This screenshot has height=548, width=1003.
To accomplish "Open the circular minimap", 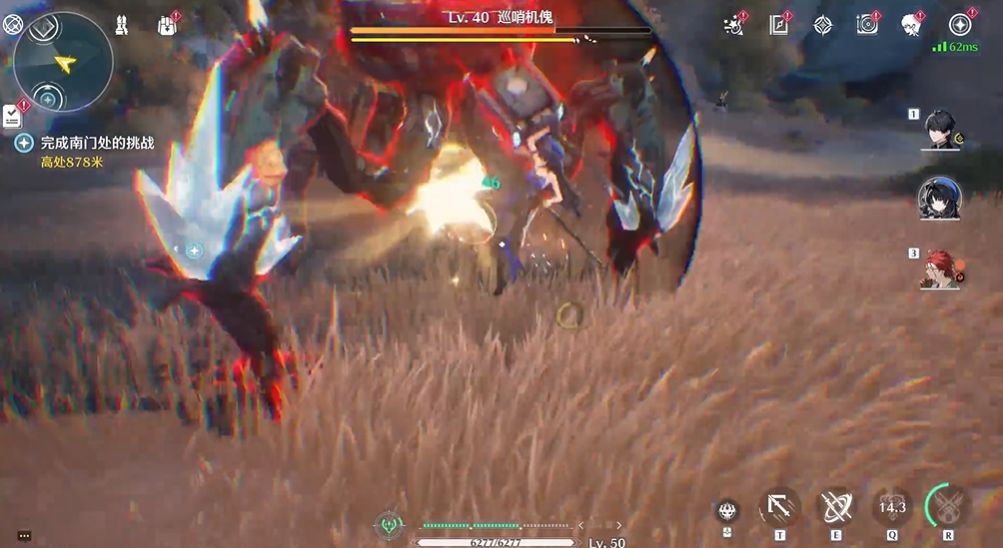I will coord(63,62).
